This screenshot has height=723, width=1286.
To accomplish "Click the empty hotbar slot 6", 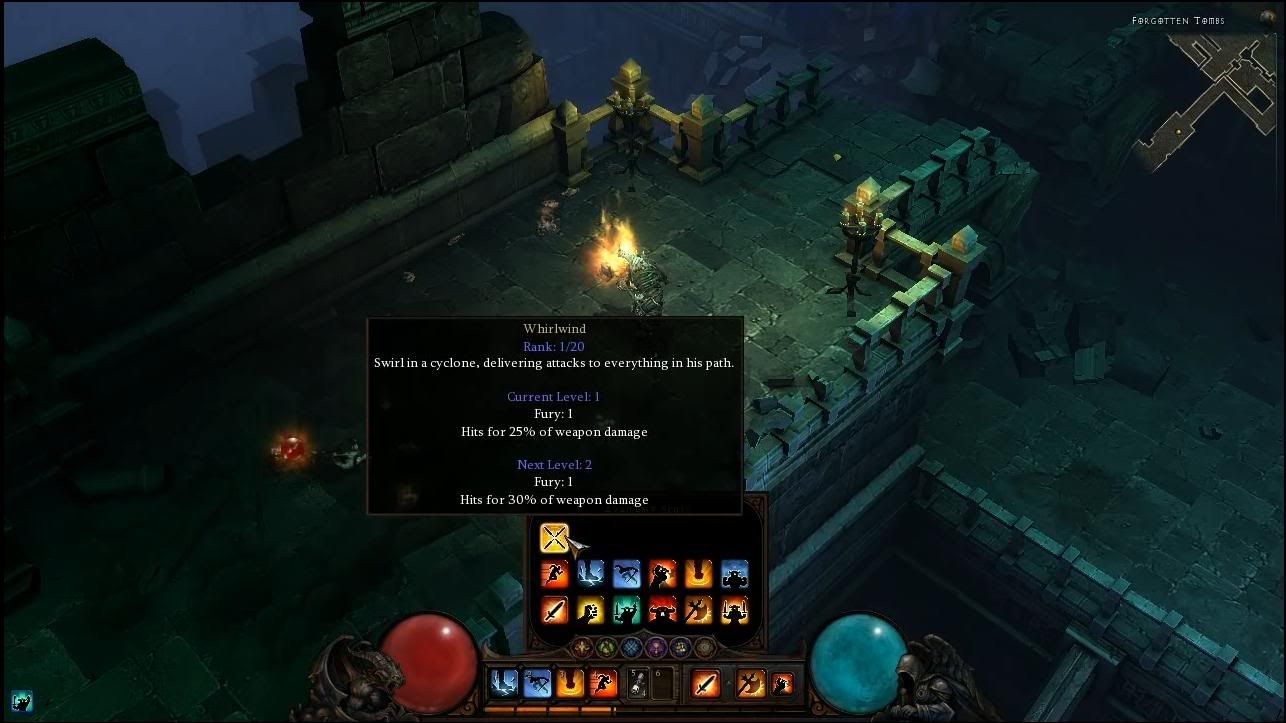I will pyautogui.click(x=663, y=682).
